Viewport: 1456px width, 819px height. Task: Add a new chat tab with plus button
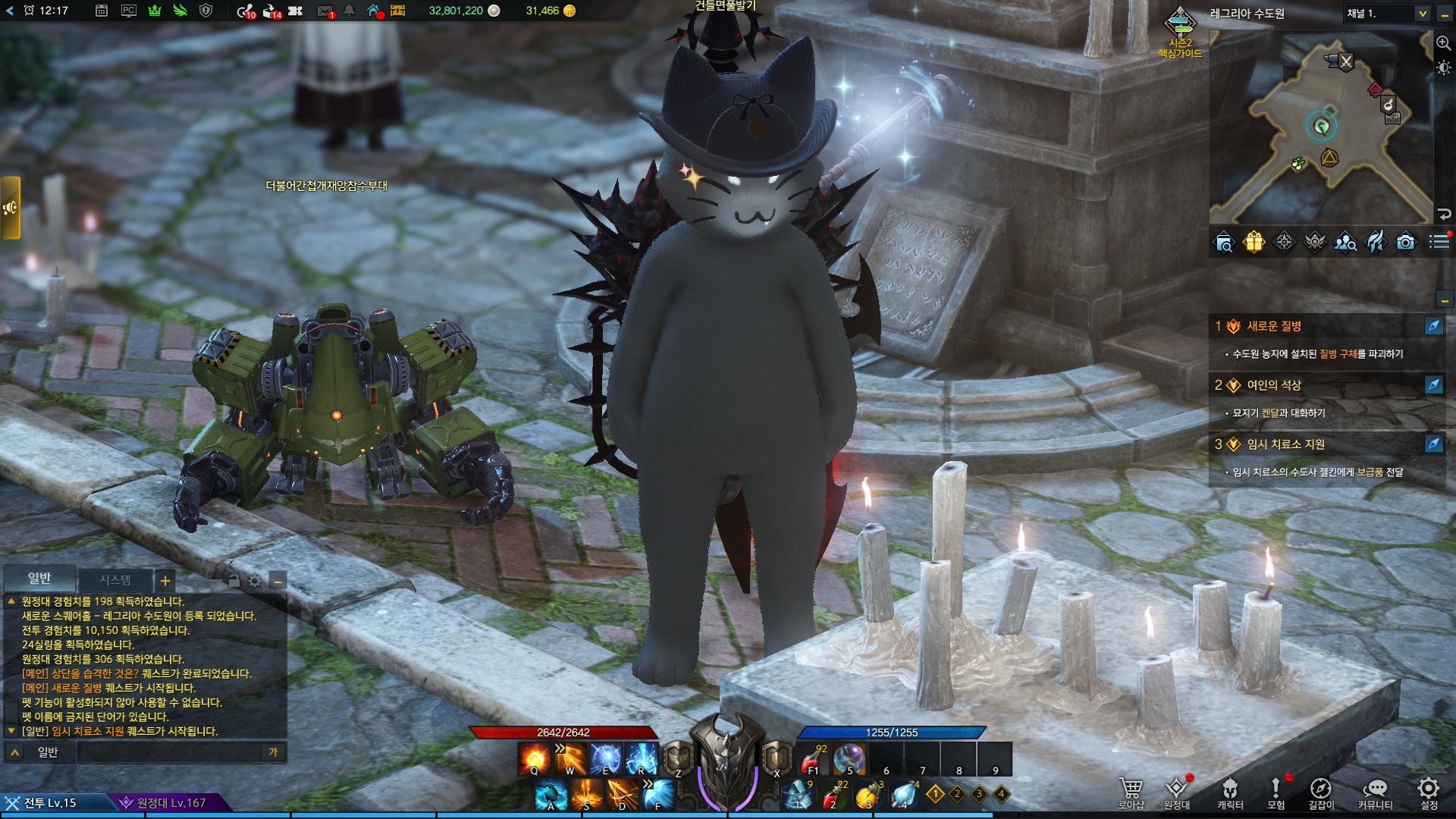click(165, 582)
